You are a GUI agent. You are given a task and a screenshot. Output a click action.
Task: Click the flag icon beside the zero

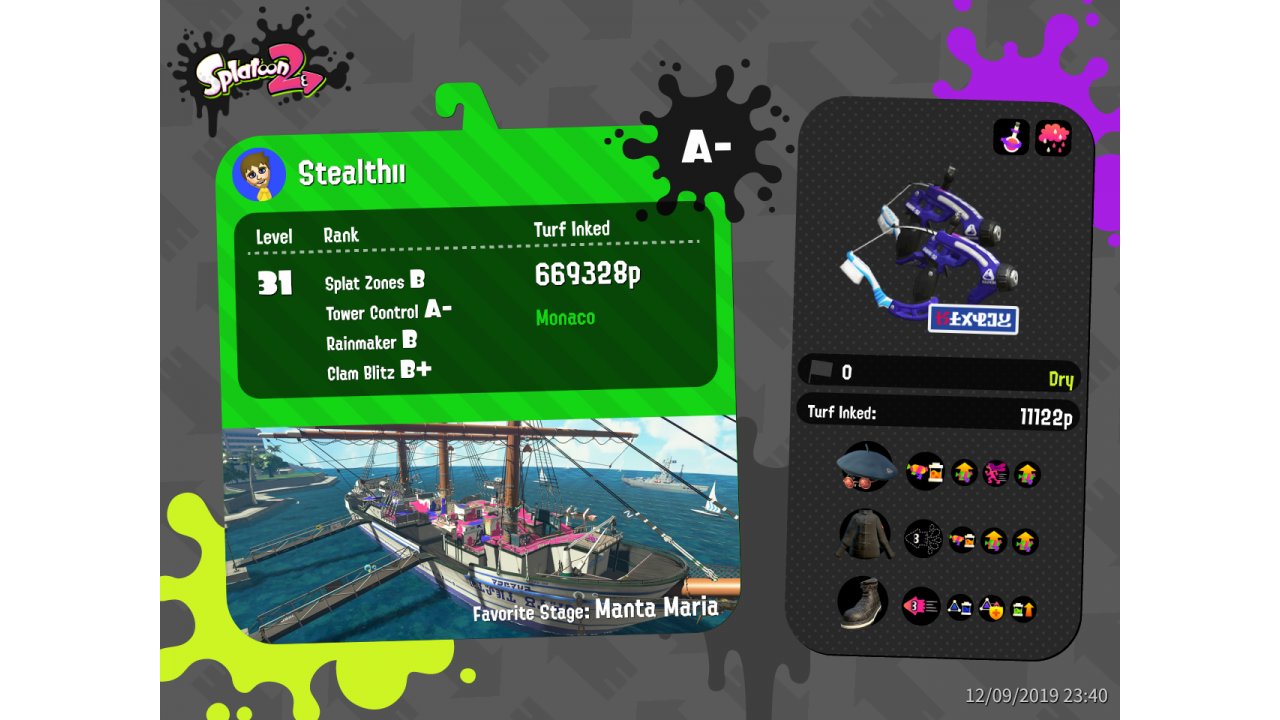821,371
